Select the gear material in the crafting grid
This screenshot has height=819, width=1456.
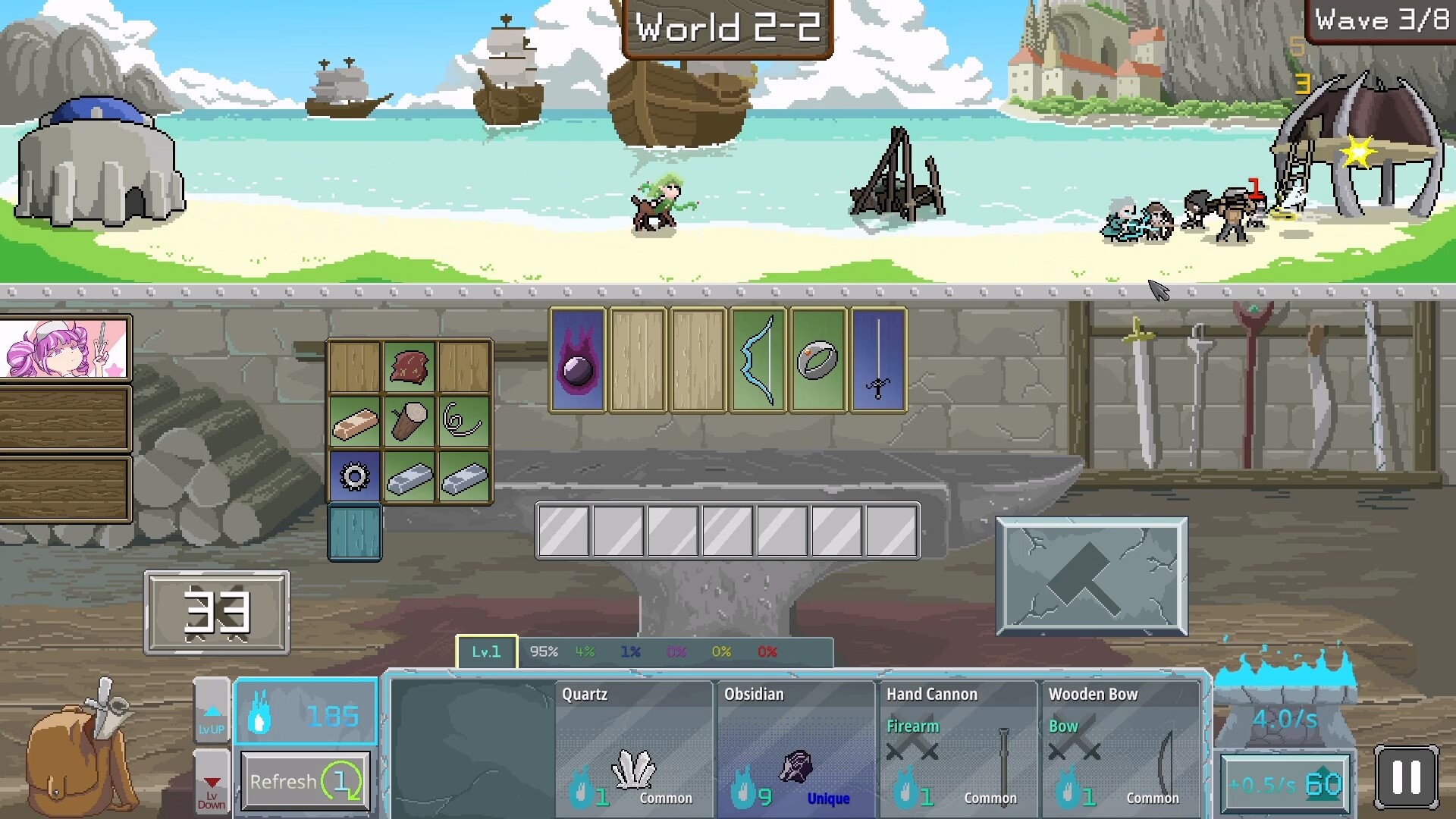tap(354, 476)
